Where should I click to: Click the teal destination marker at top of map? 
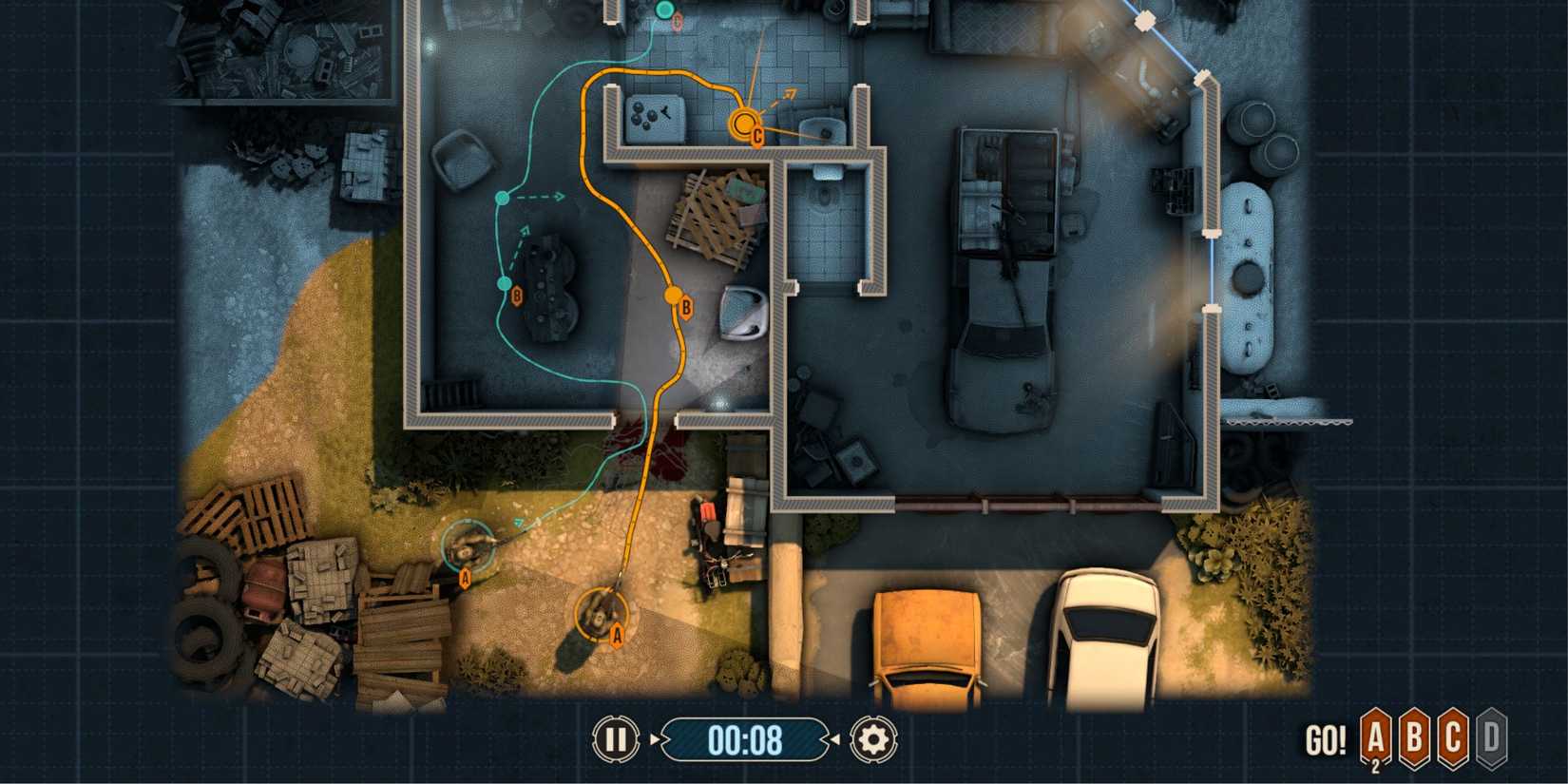[x=665, y=10]
